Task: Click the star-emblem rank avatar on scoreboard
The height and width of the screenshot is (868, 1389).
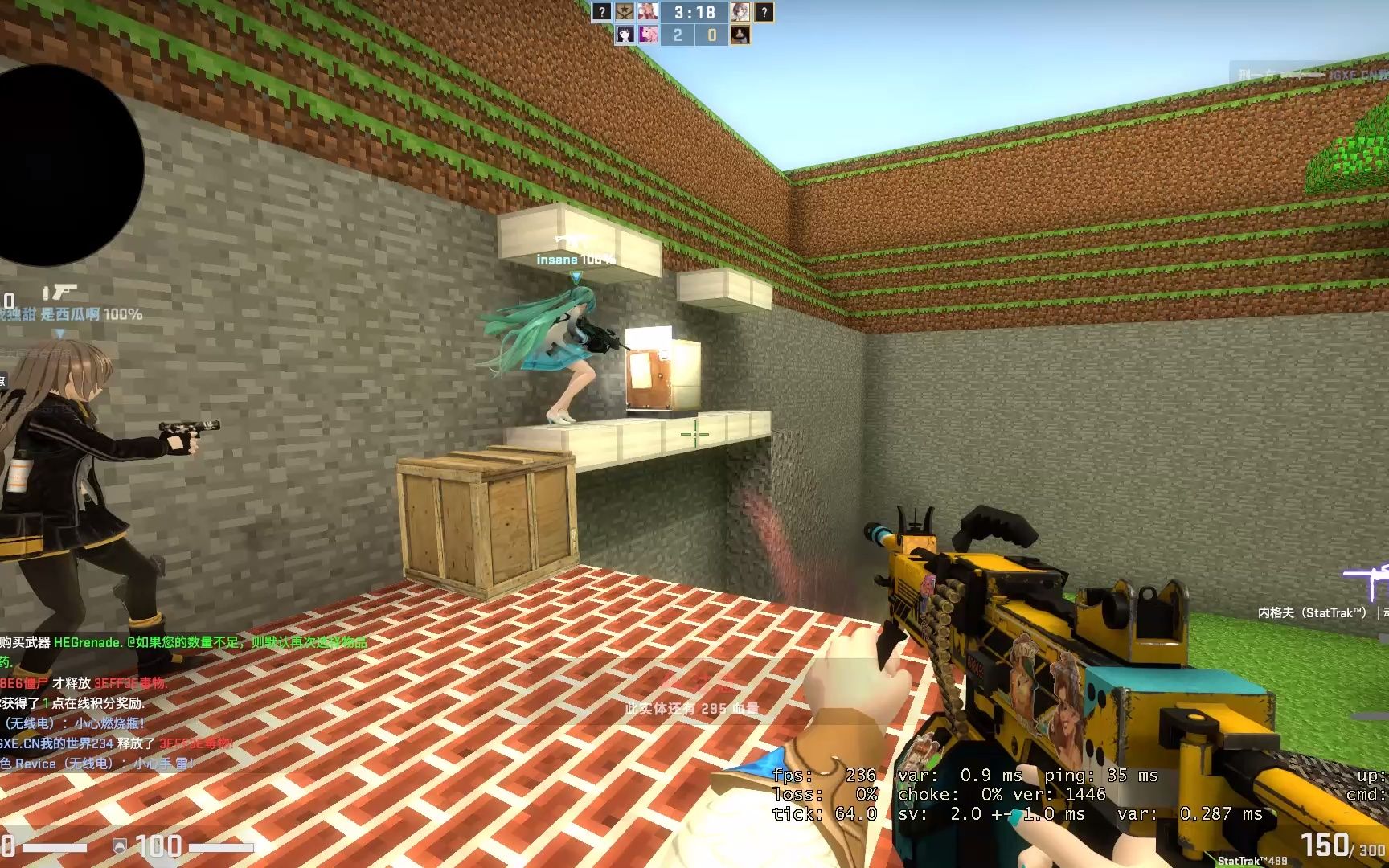Action: click(625, 12)
